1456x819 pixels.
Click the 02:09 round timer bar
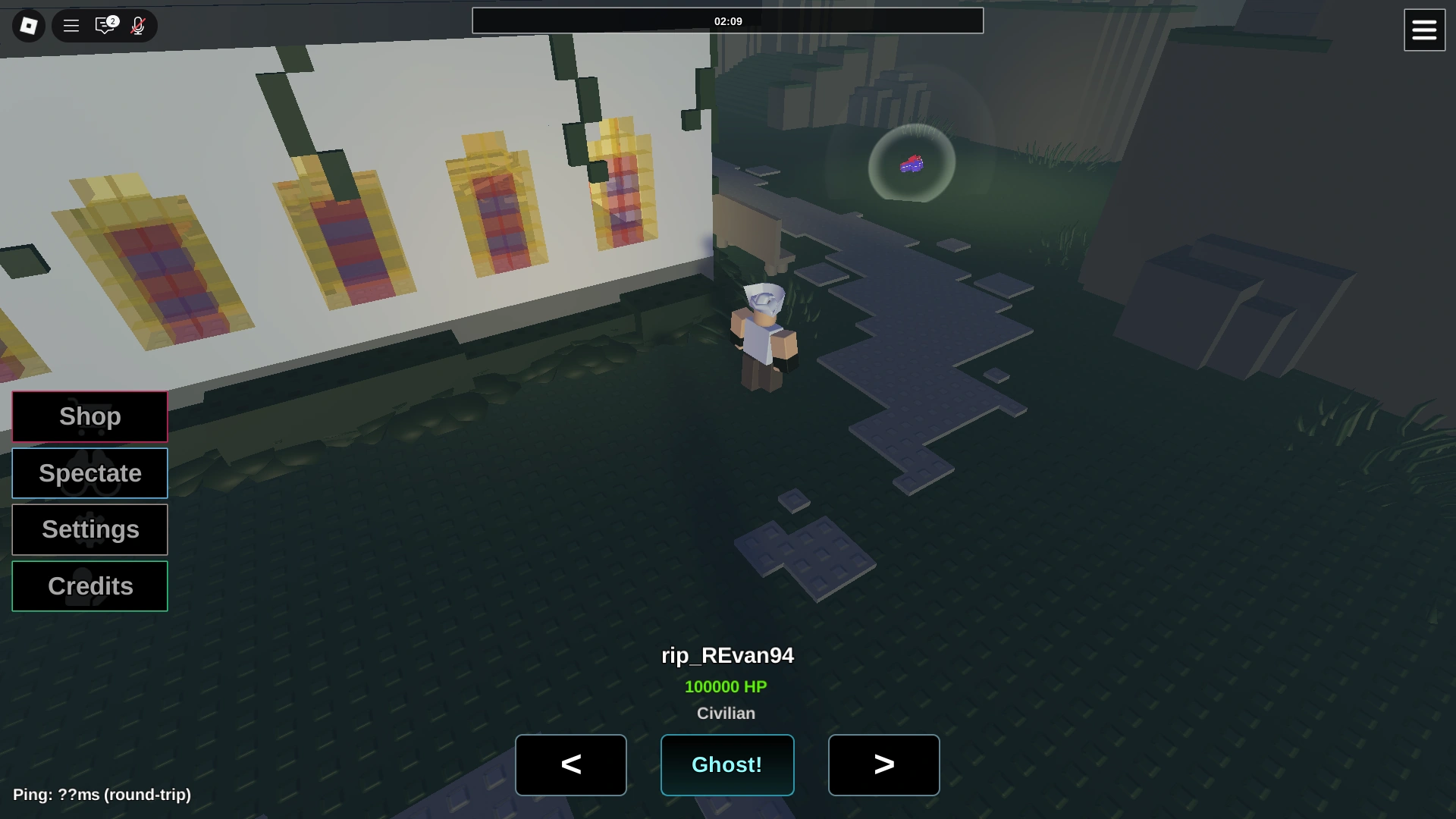coord(727,21)
